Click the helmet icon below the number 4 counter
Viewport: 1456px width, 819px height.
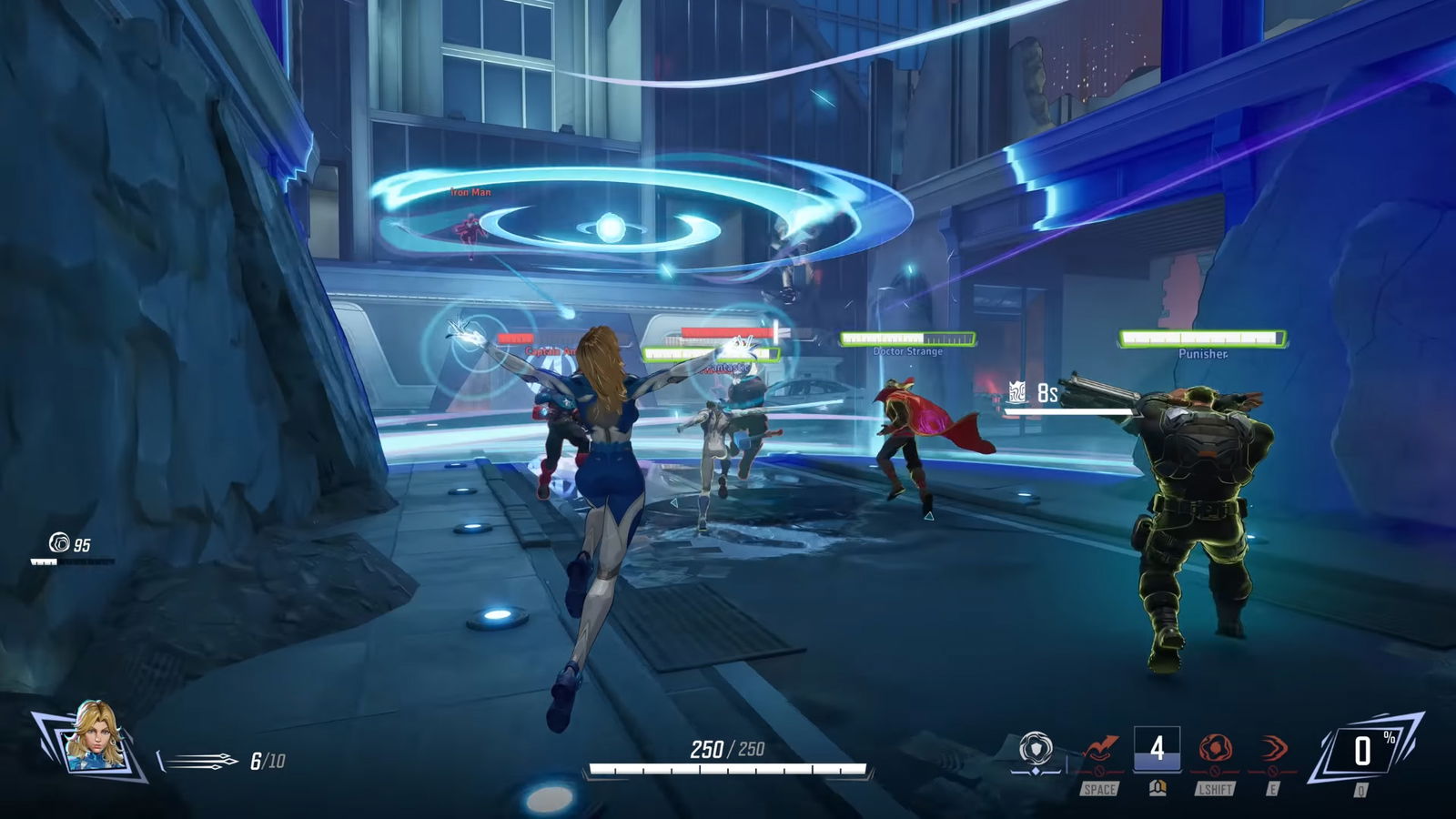pos(1157,788)
